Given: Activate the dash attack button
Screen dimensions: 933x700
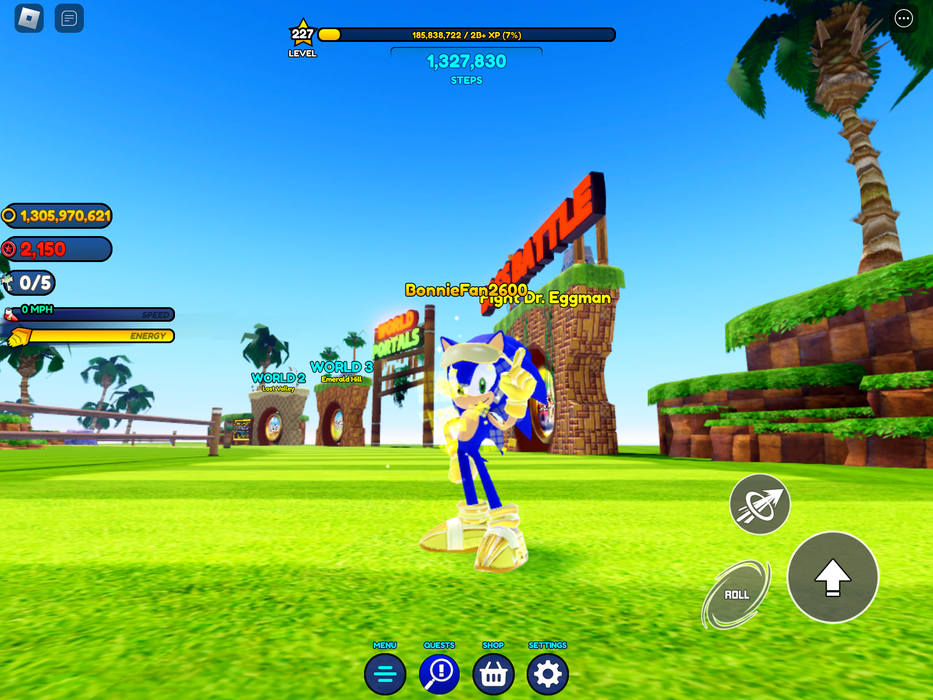Looking at the screenshot, I should click(760, 504).
